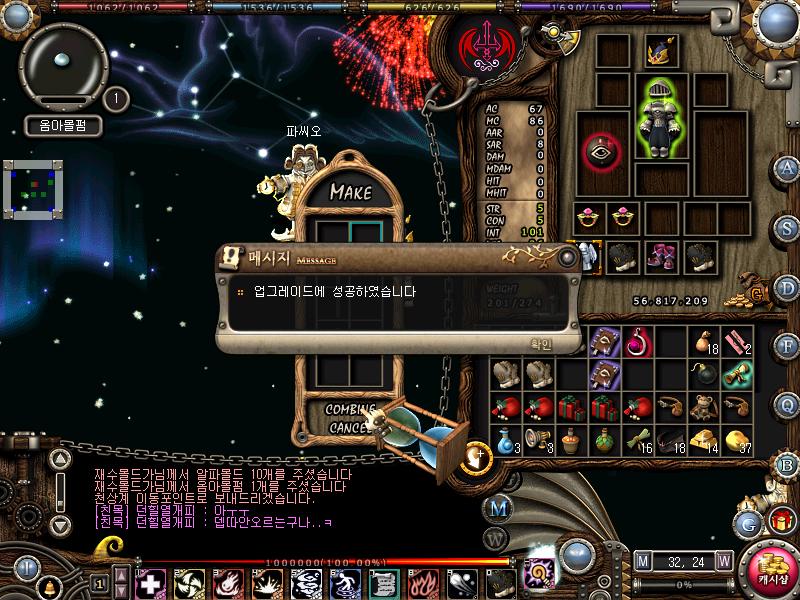Select the equipped pink boots slot
Image resolution: width=800 pixels, height=600 pixels.
tap(659, 254)
